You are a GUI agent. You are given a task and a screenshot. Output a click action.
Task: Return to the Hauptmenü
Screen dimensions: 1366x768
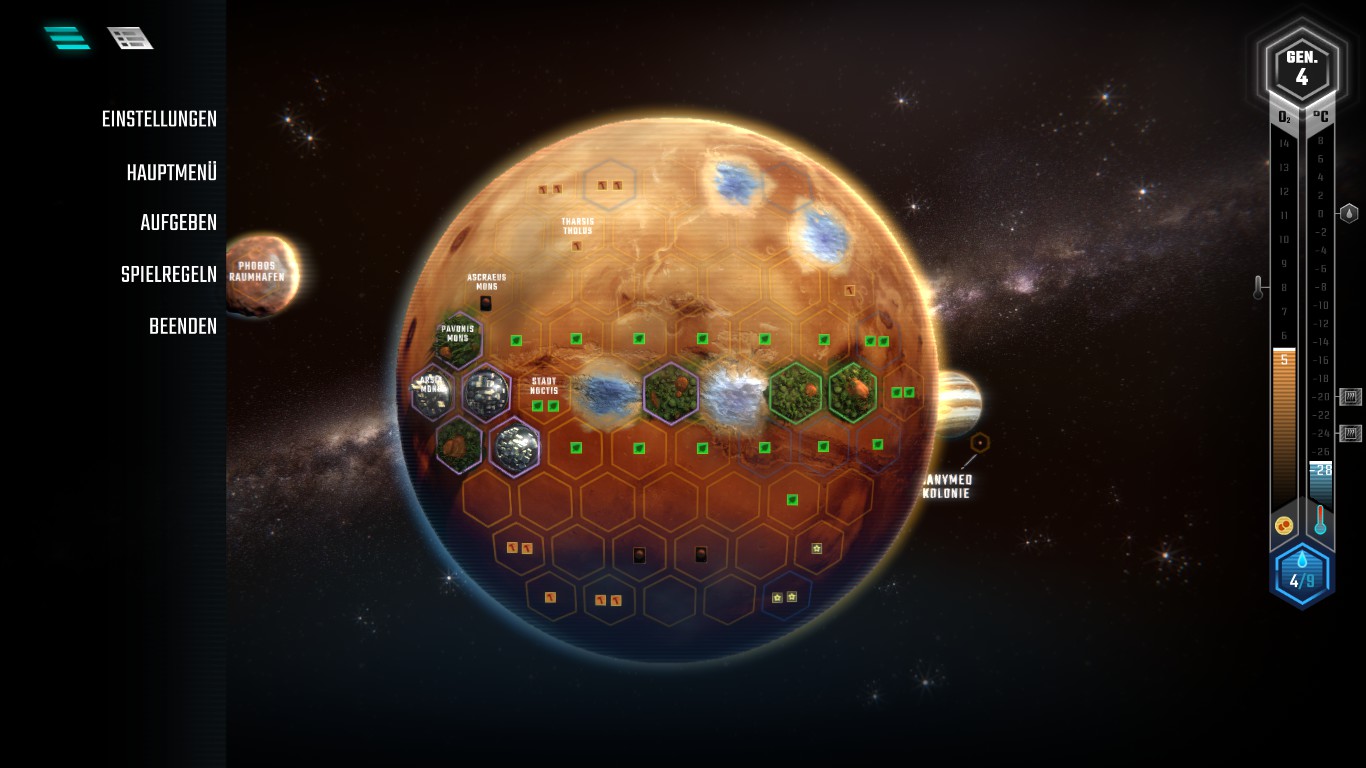pyautogui.click(x=171, y=173)
